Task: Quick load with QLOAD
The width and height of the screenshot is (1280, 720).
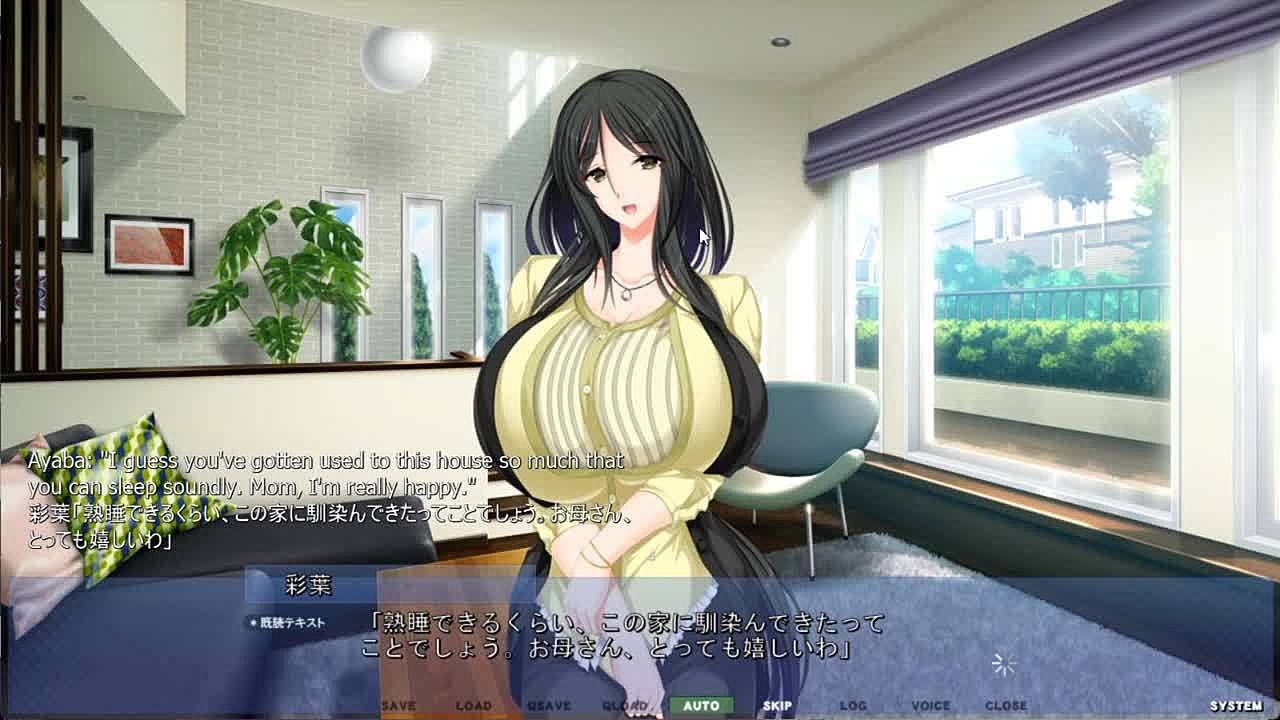Action: click(x=625, y=705)
